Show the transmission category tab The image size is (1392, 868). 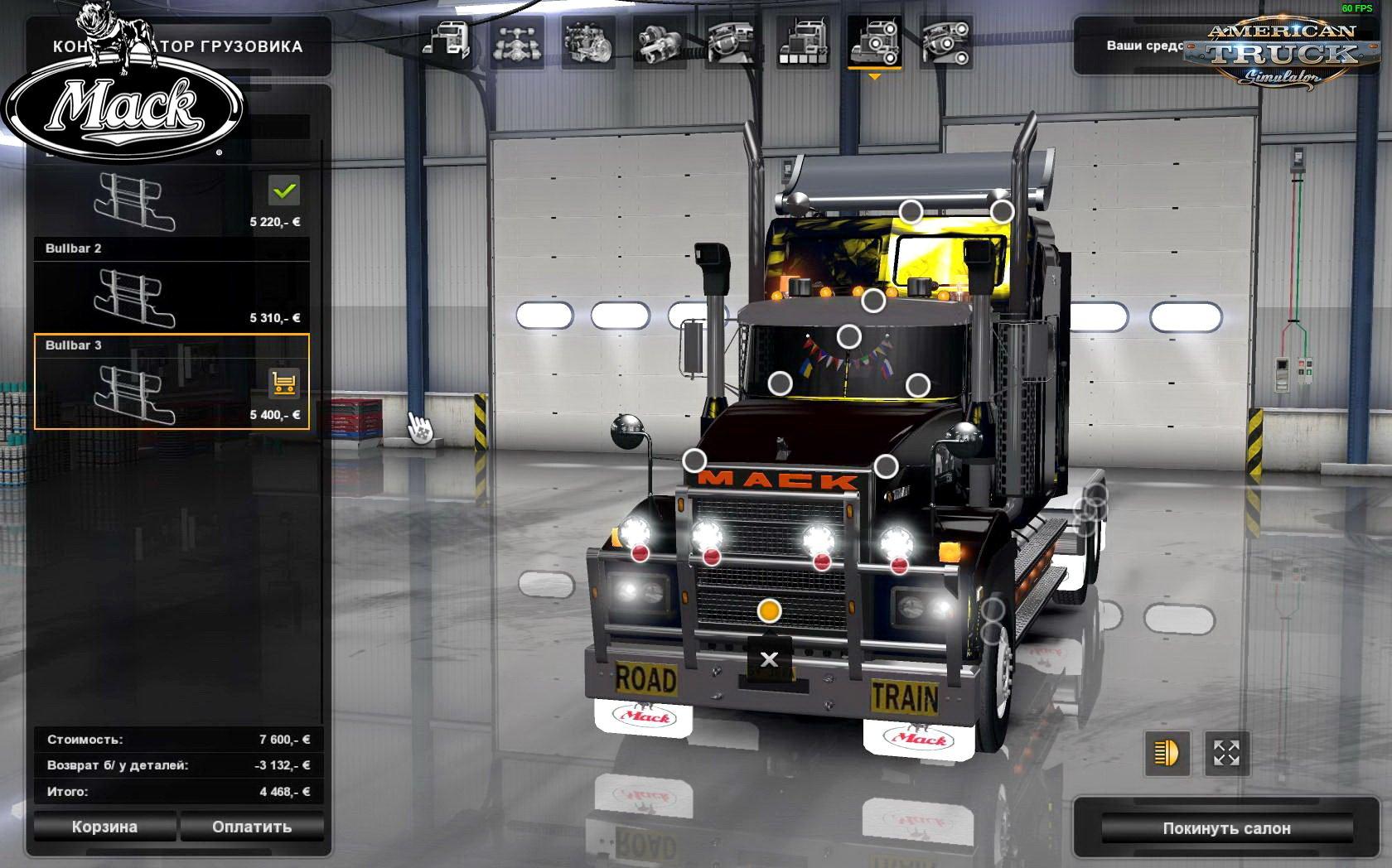click(660, 41)
